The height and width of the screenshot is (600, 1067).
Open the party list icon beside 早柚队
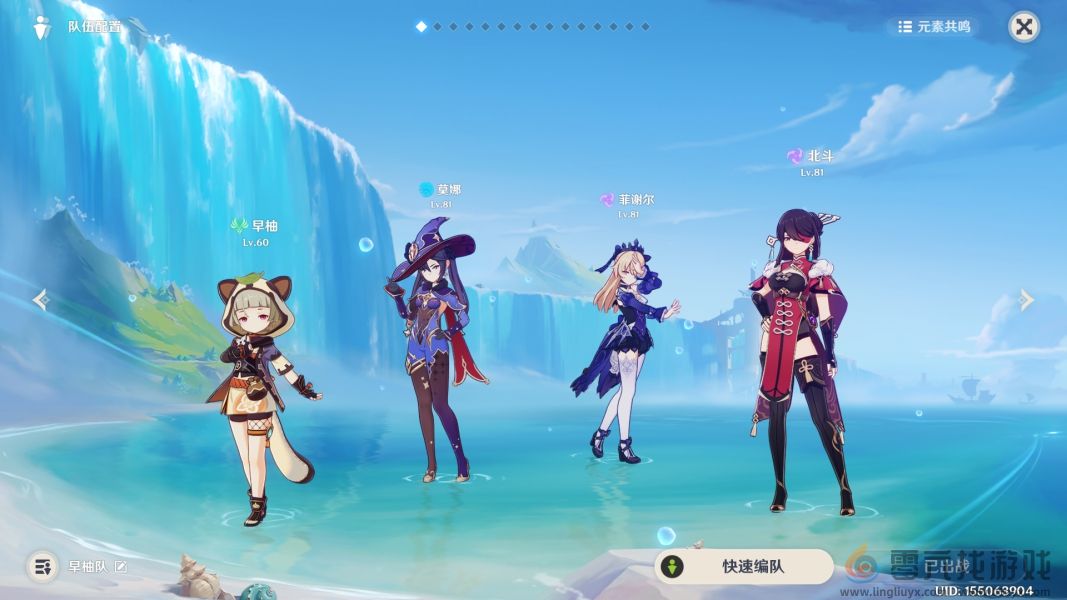(42, 567)
